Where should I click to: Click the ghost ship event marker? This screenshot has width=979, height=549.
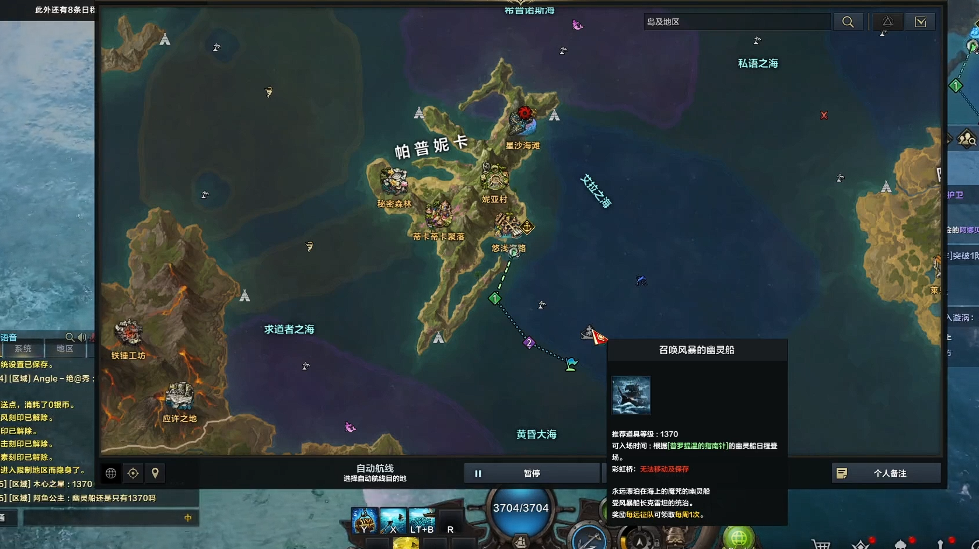[590, 333]
